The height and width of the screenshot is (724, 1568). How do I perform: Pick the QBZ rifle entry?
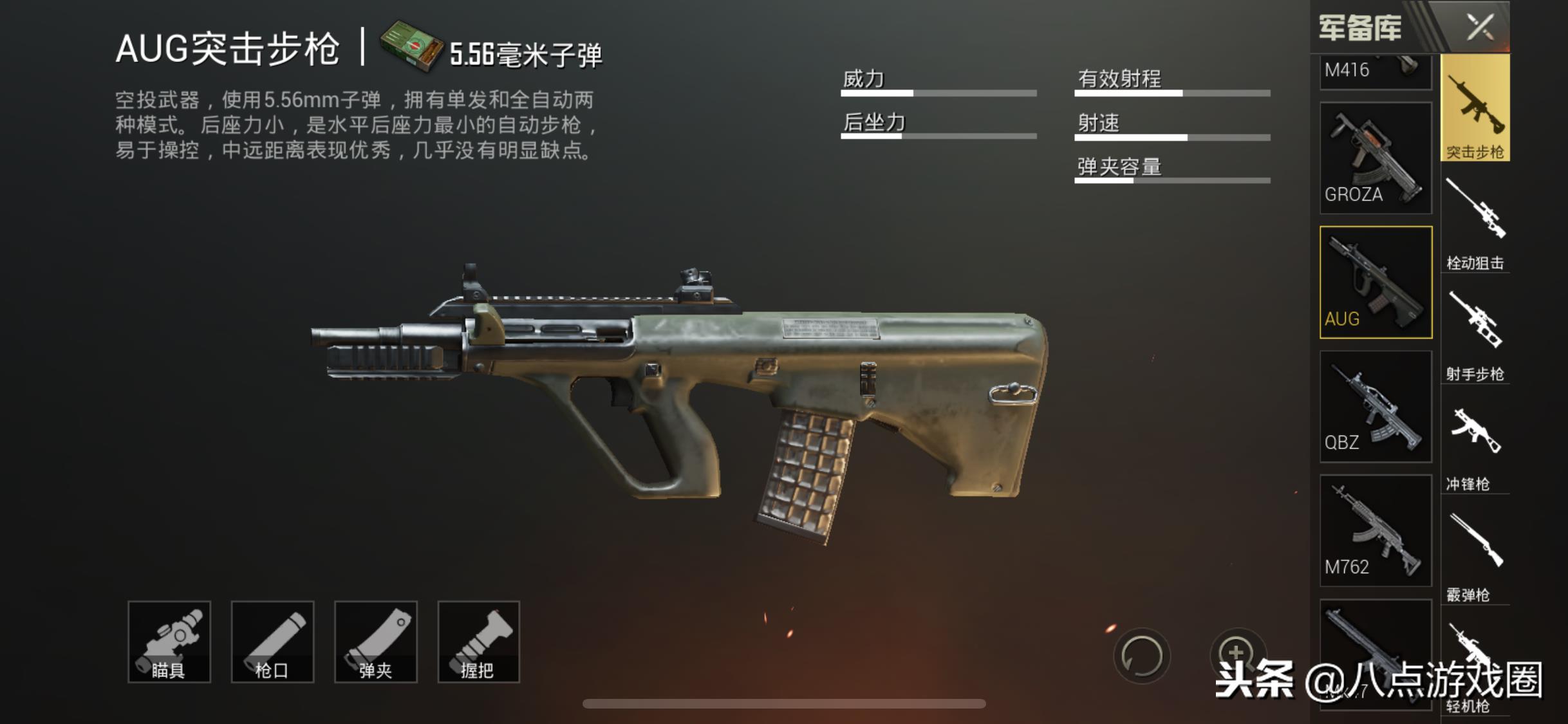[1376, 406]
